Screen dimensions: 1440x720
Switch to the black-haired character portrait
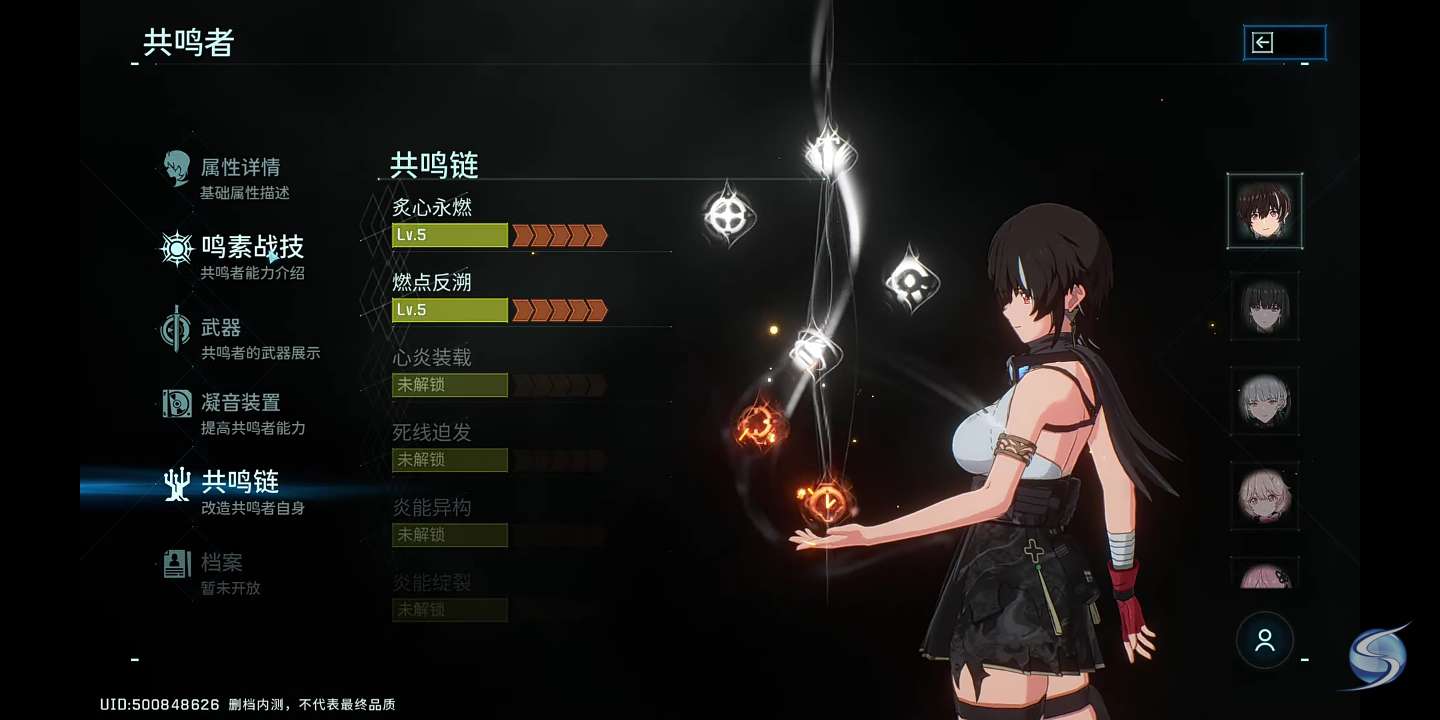[x=1265, y=306]
